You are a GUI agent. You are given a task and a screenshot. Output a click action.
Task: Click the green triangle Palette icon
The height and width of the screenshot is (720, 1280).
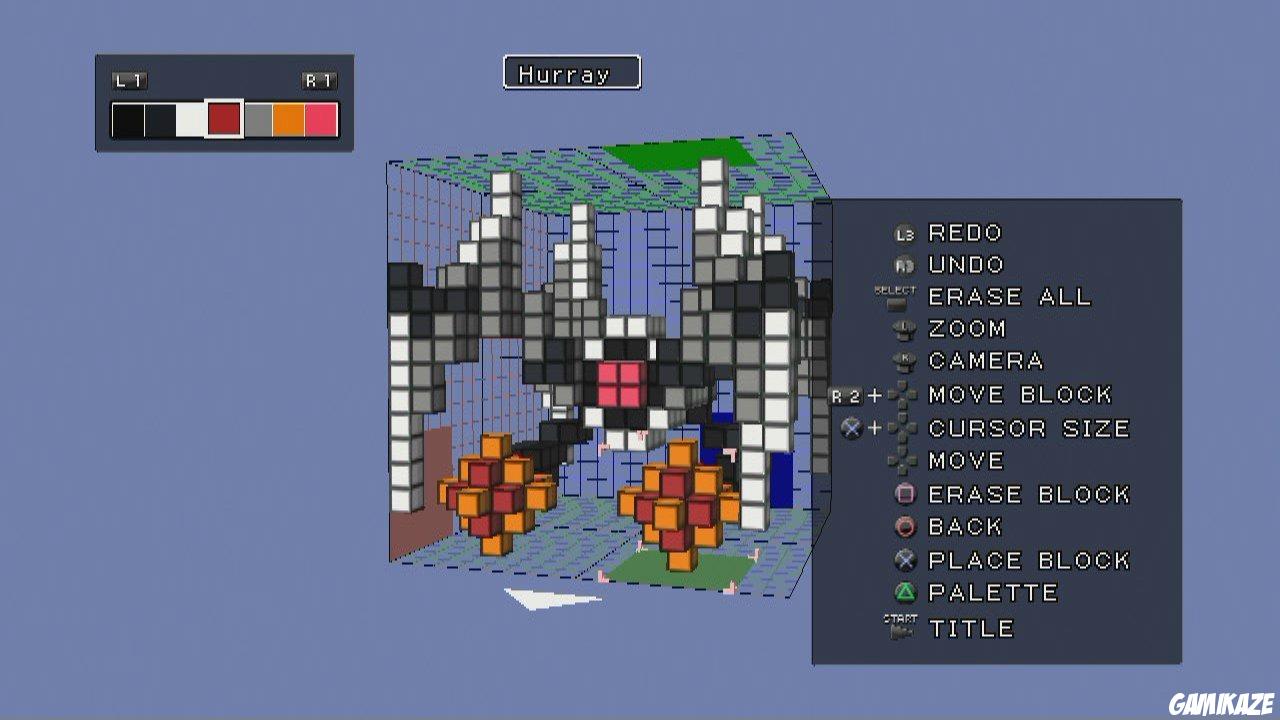[x=903, y=588]
